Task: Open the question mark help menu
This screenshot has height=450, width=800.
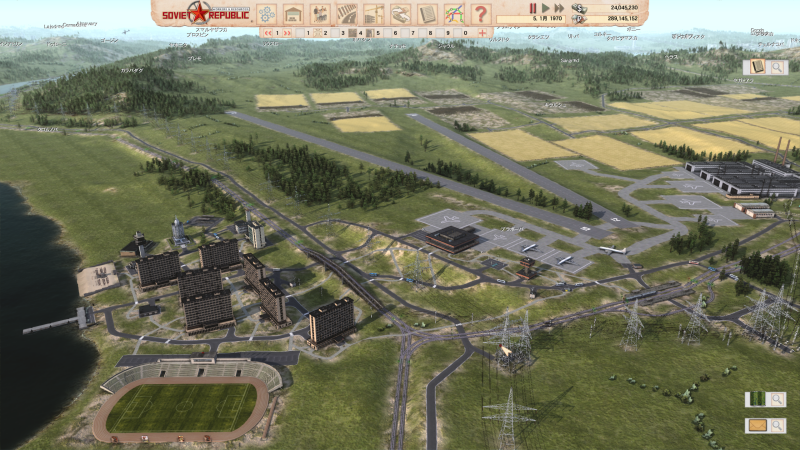Action: tap(481, 14)
